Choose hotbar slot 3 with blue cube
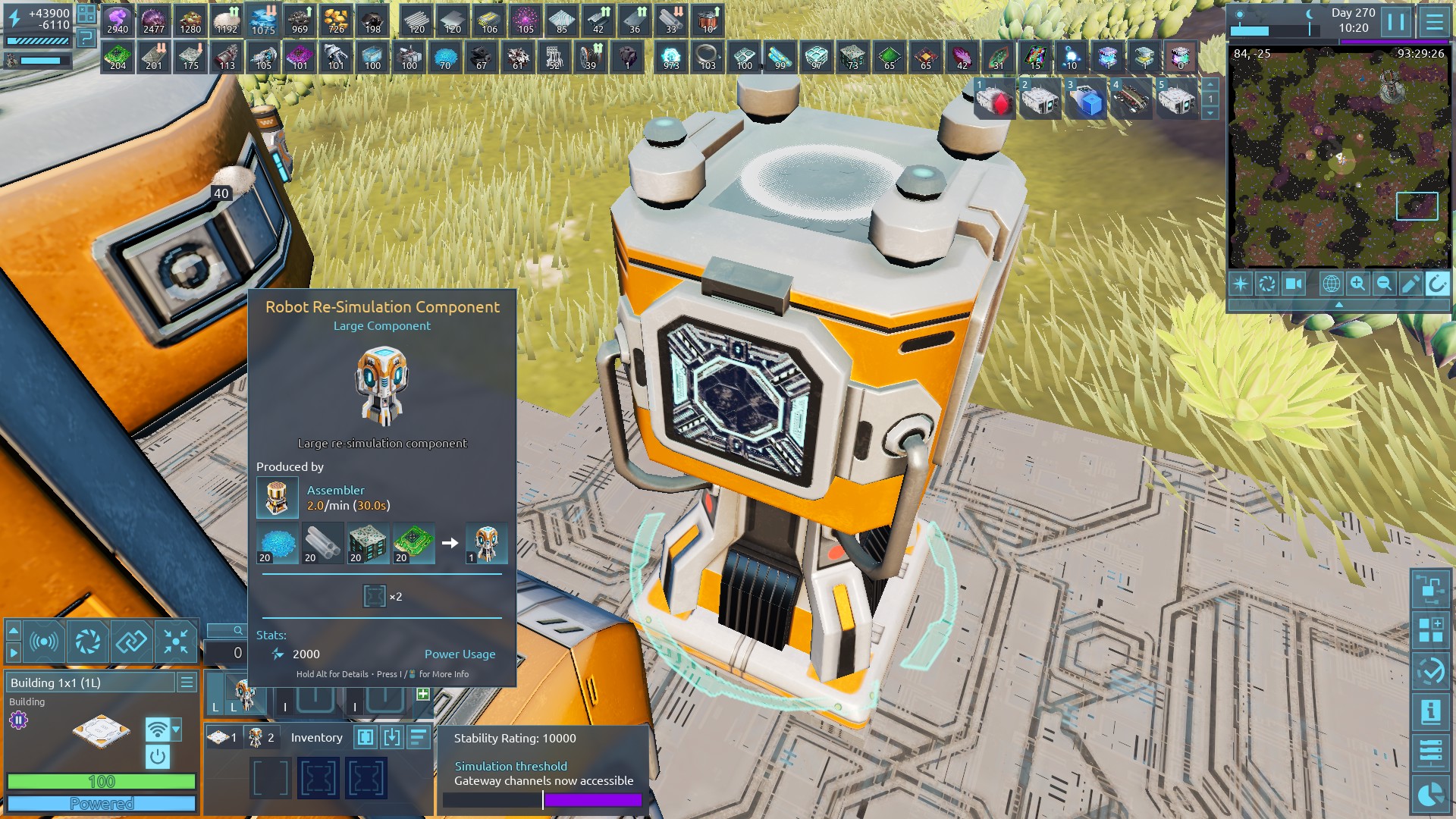The image size is (1456, 819). click(1085, 99)
